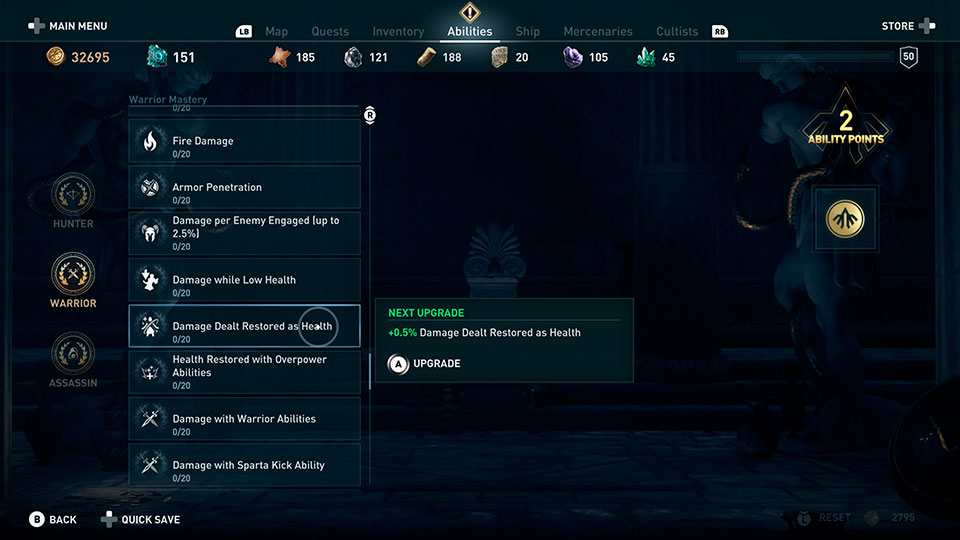Switch to the Mercenaries tab

point(600,32)
